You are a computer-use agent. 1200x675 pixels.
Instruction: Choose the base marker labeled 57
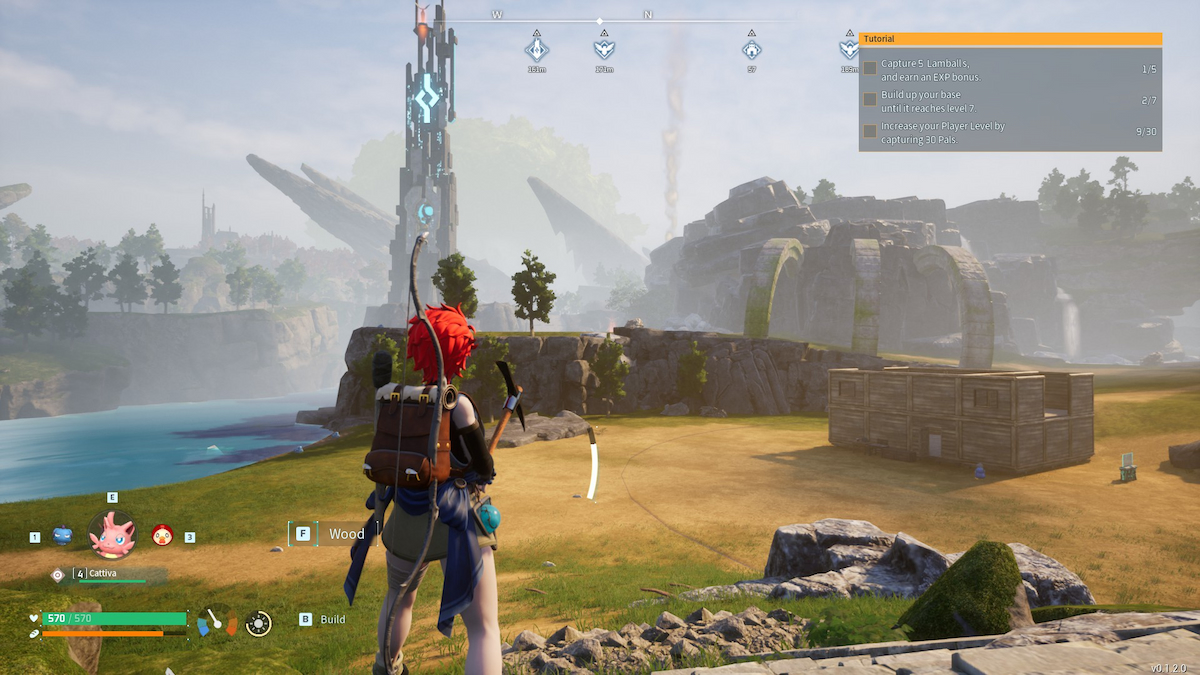[x=751, y=48]
